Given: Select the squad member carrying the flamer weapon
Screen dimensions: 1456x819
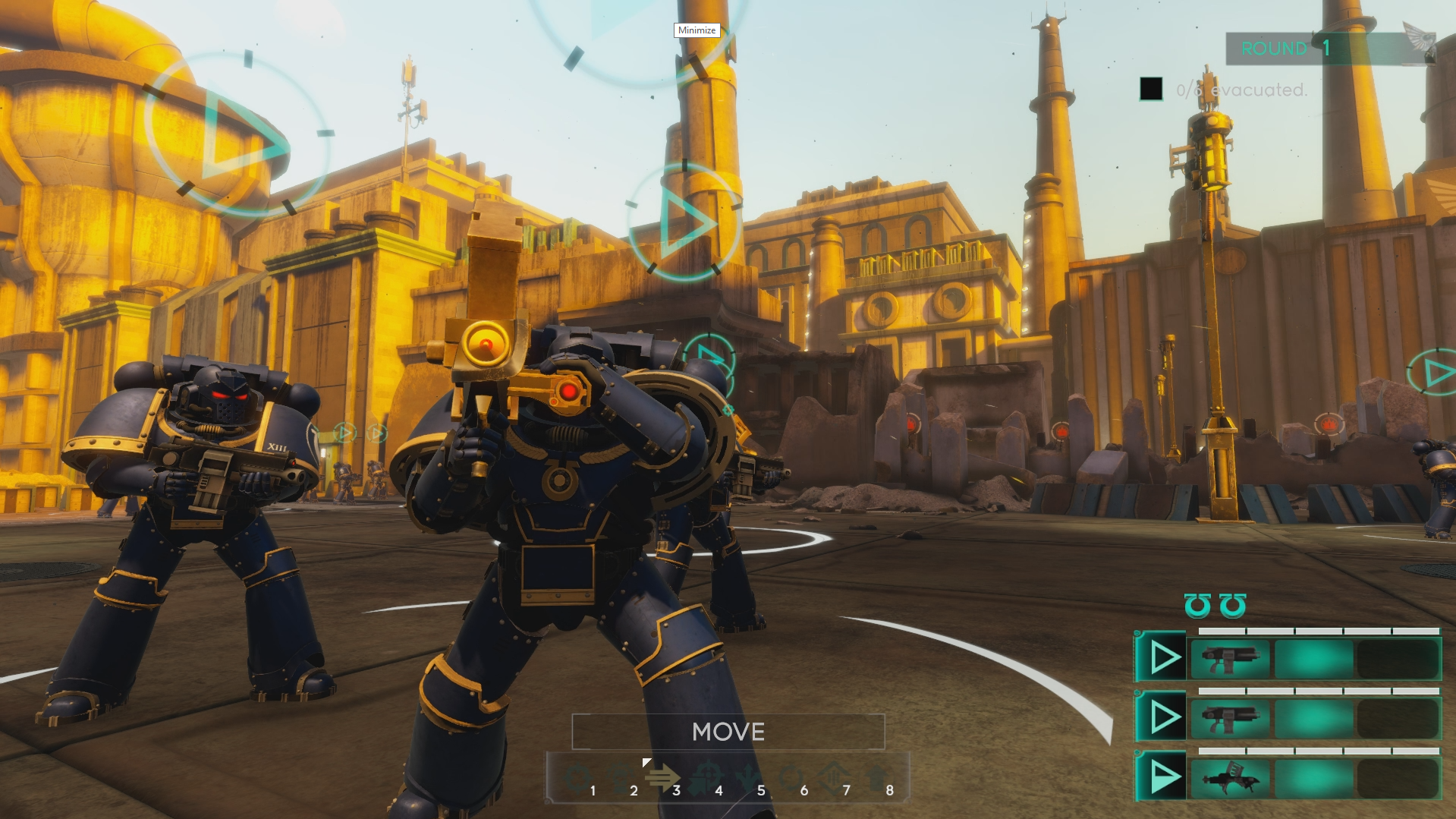Looking at the screenshot, I should (x=1229, y=778).
